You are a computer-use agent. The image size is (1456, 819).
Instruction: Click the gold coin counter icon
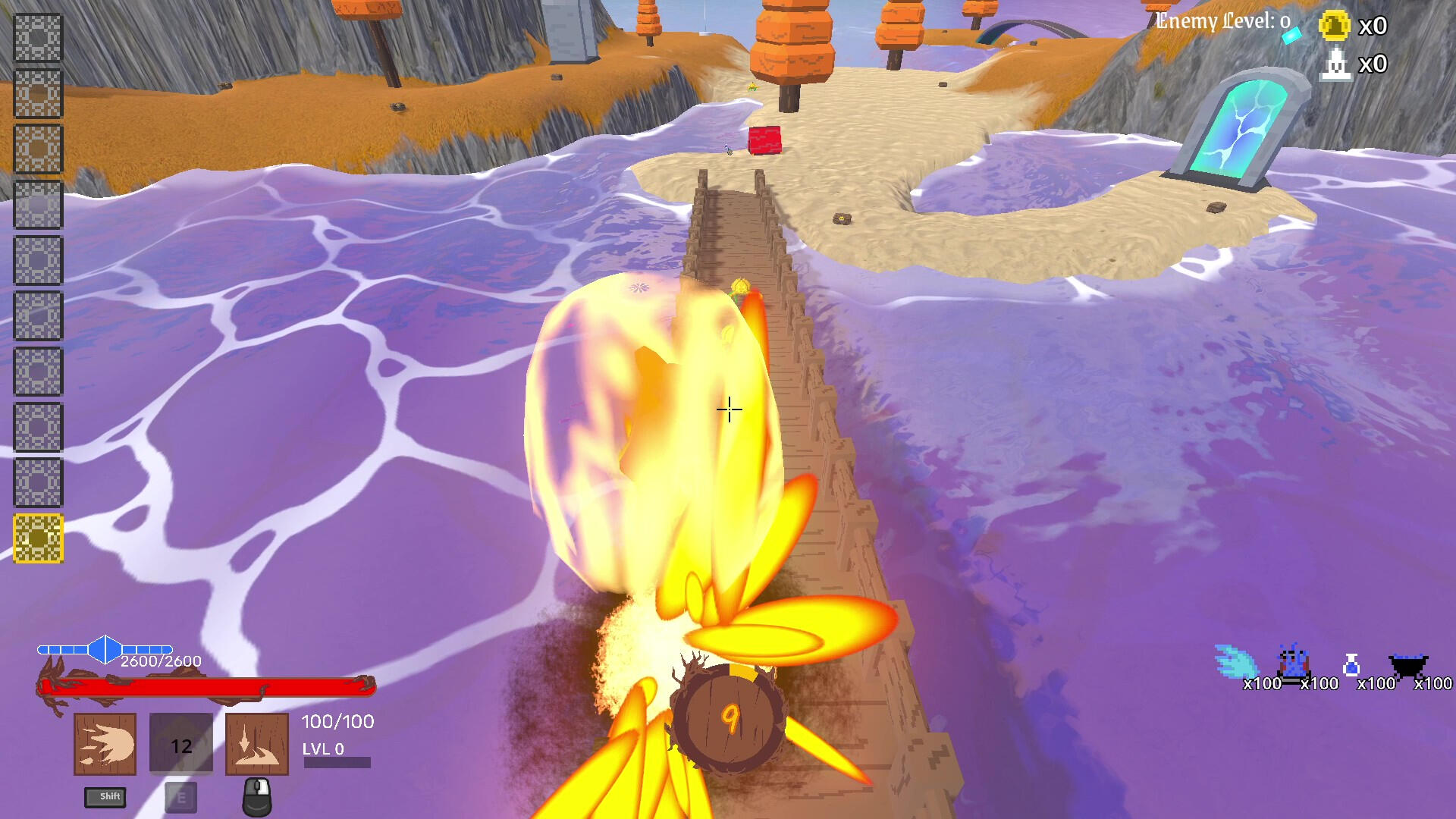pyautogui.click(x=1335, y=25)
